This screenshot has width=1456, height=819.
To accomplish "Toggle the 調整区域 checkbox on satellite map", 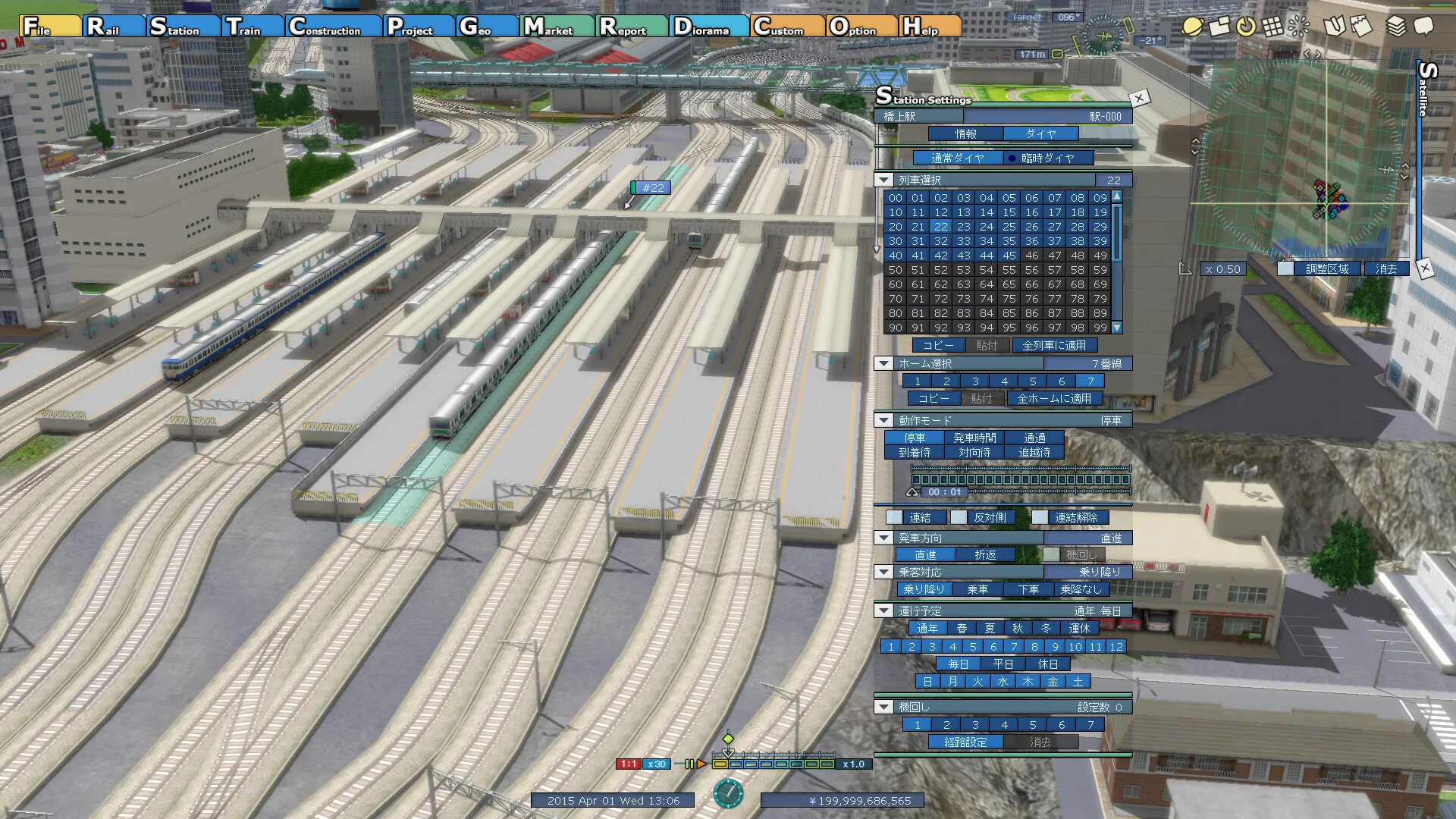I will click(x=1285, y=269).
